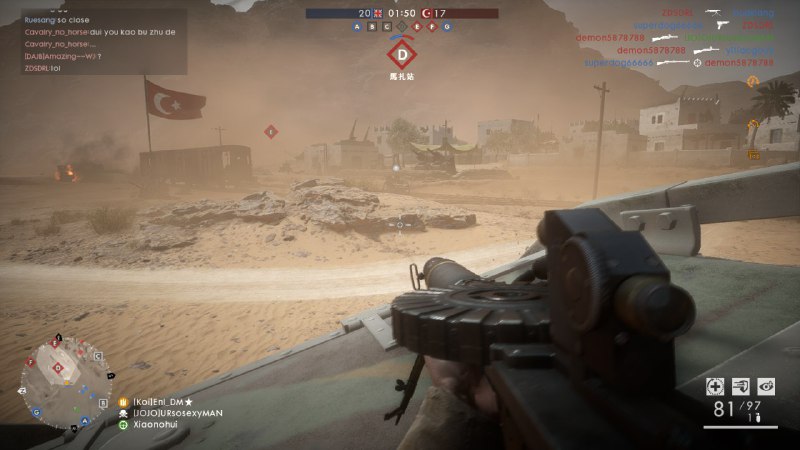The height and width of the screenshot is (450, 800).
Task: Click objective F in the top flag bar
Action: (x=432, y=27)
